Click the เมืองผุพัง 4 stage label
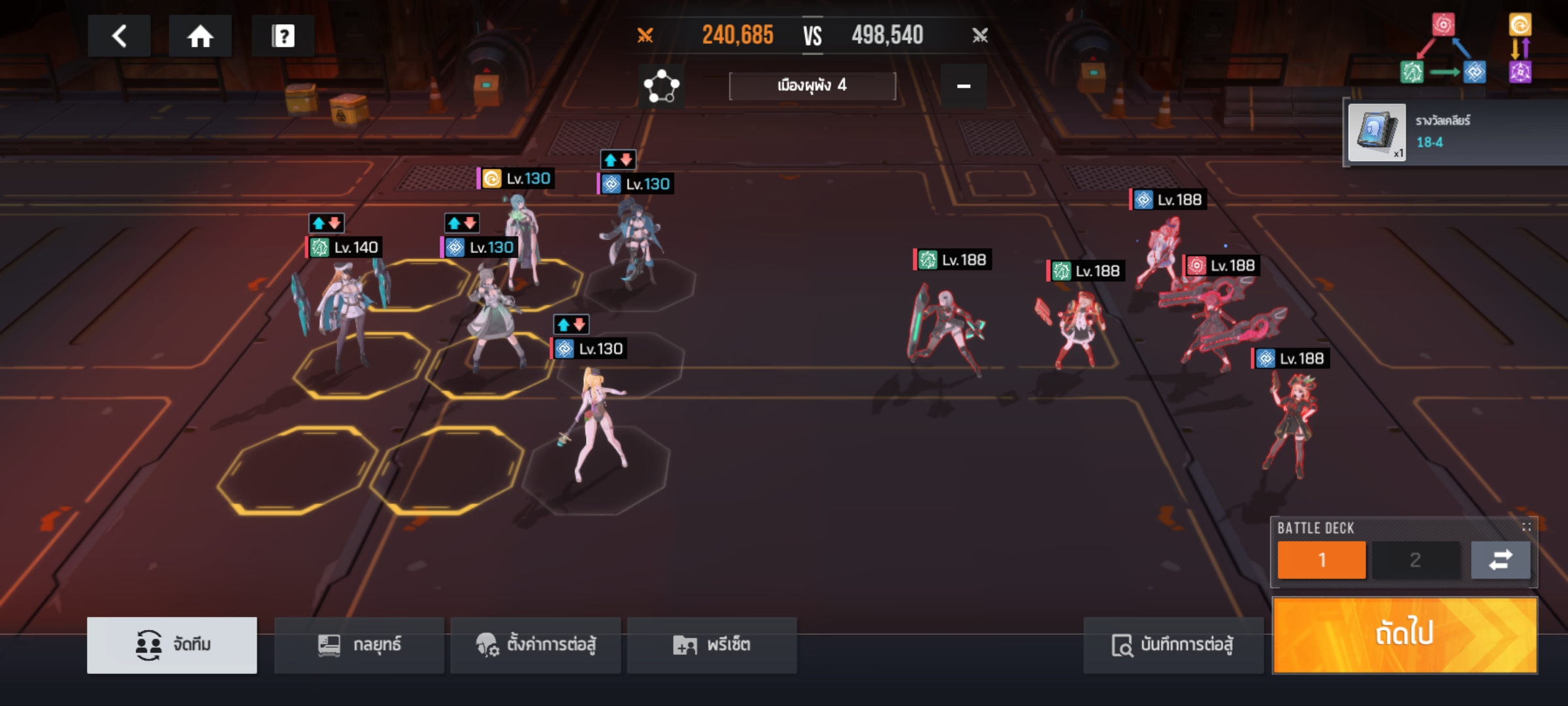 812,86
